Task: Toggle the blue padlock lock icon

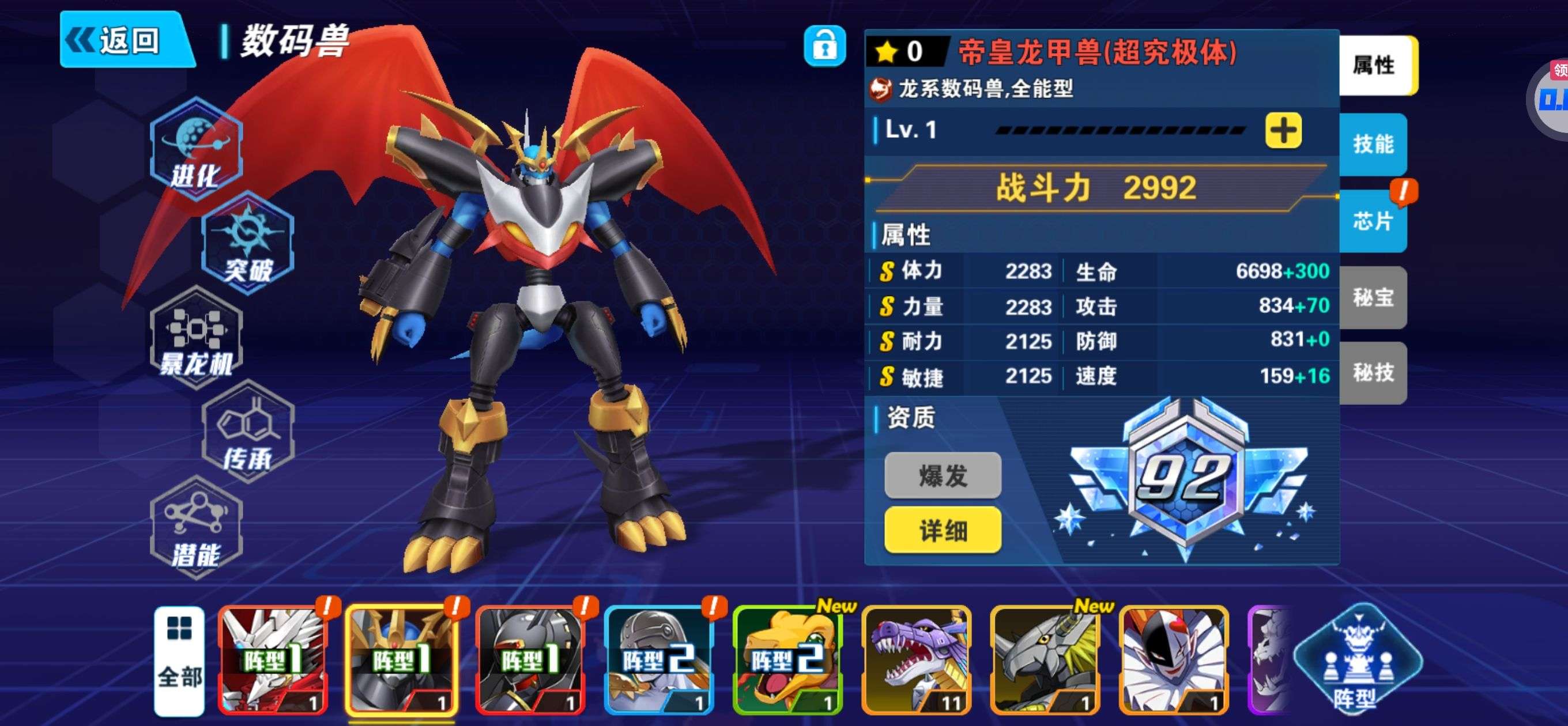Action: 824,46
